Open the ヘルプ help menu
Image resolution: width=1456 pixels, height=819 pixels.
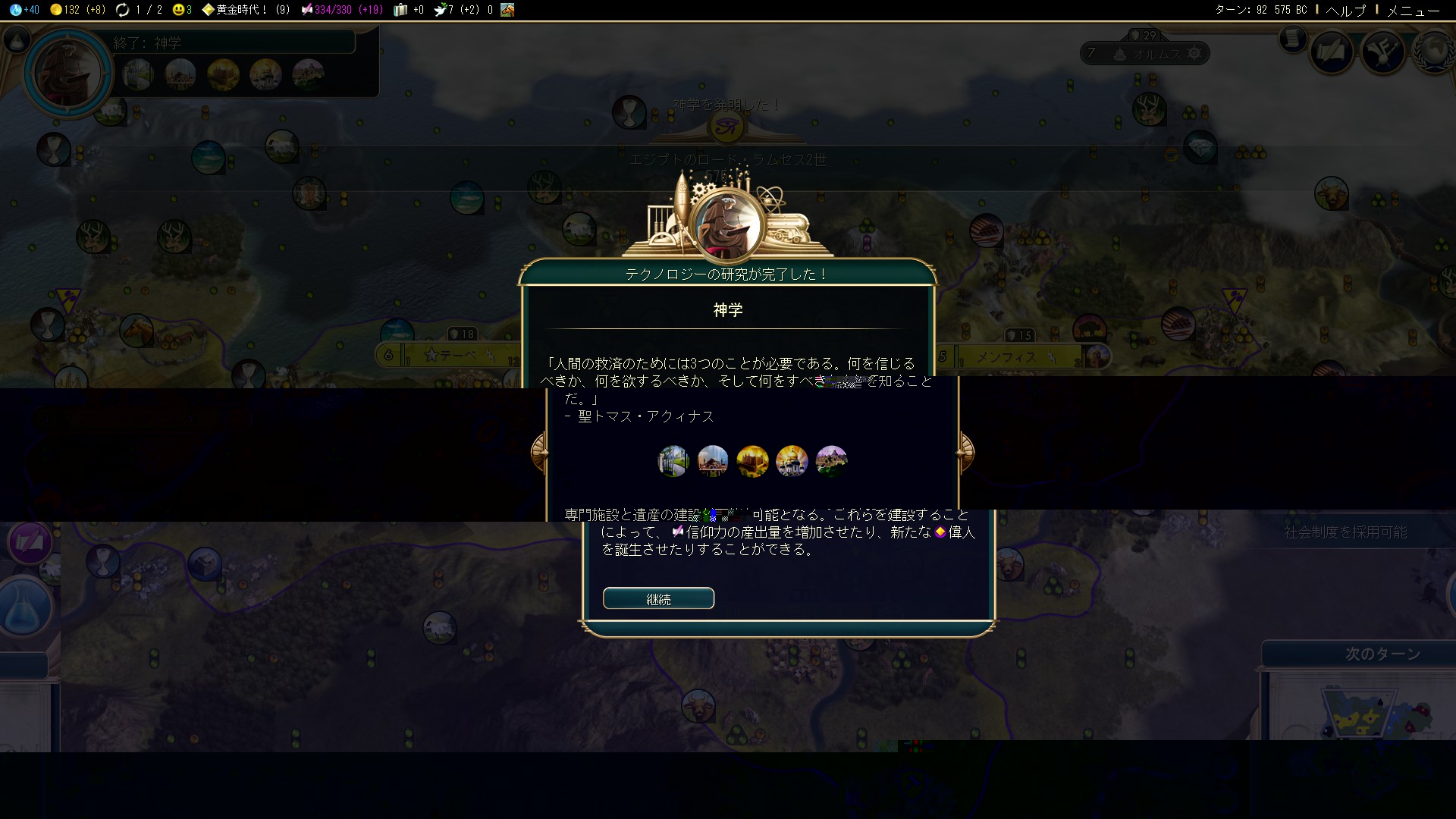(x=1345, y=10)
